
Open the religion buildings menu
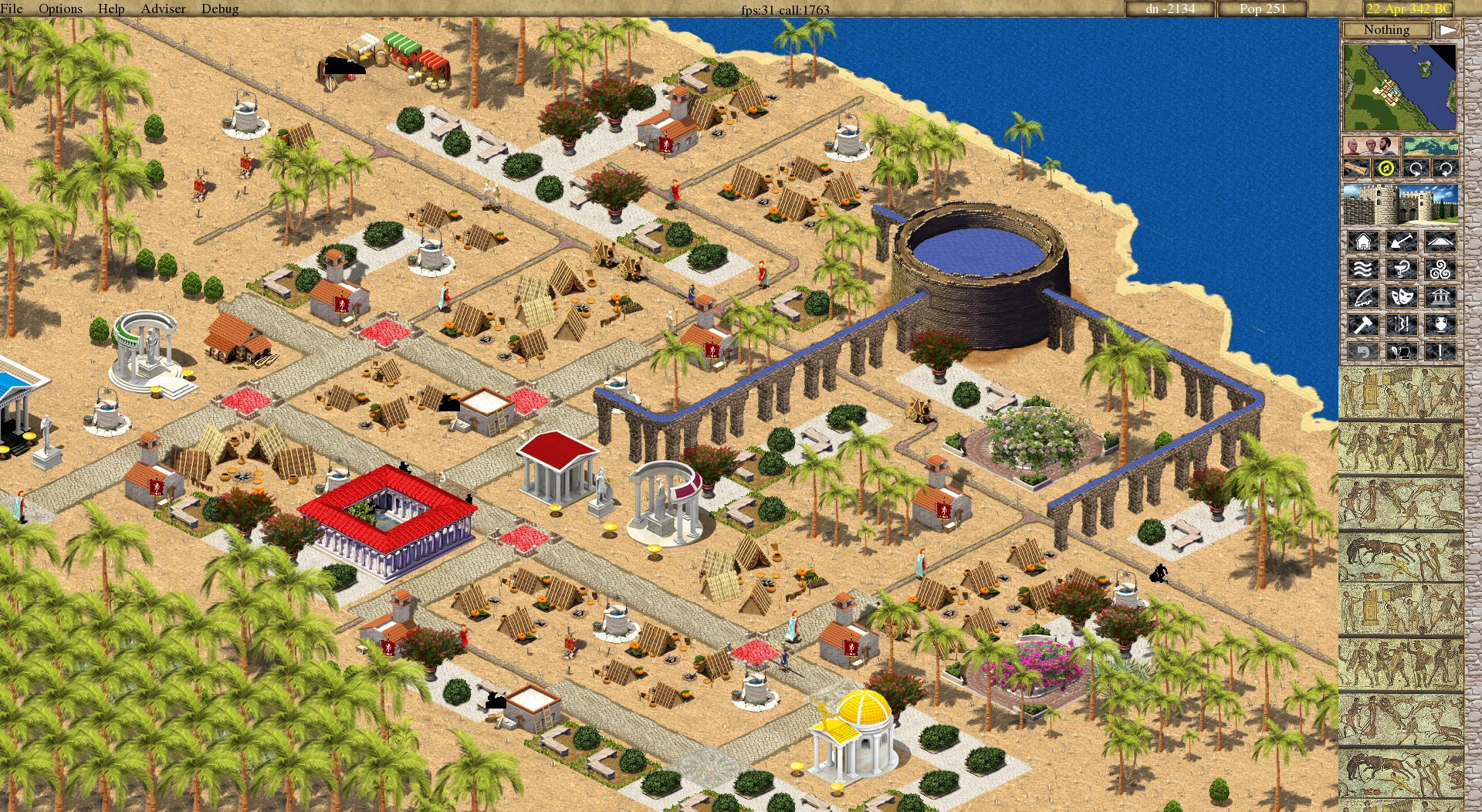1441,269
